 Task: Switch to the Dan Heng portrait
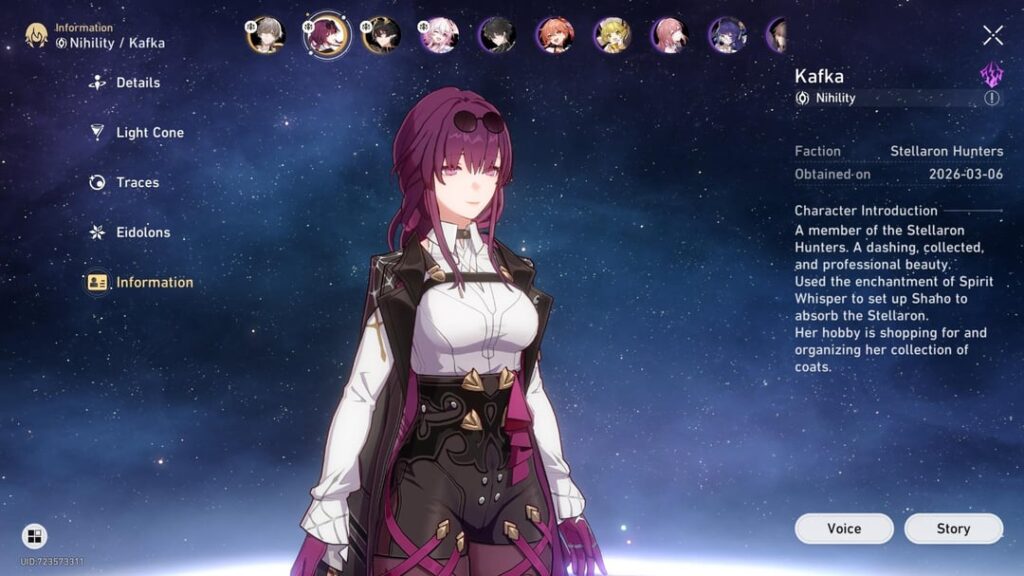pos(497,35)
